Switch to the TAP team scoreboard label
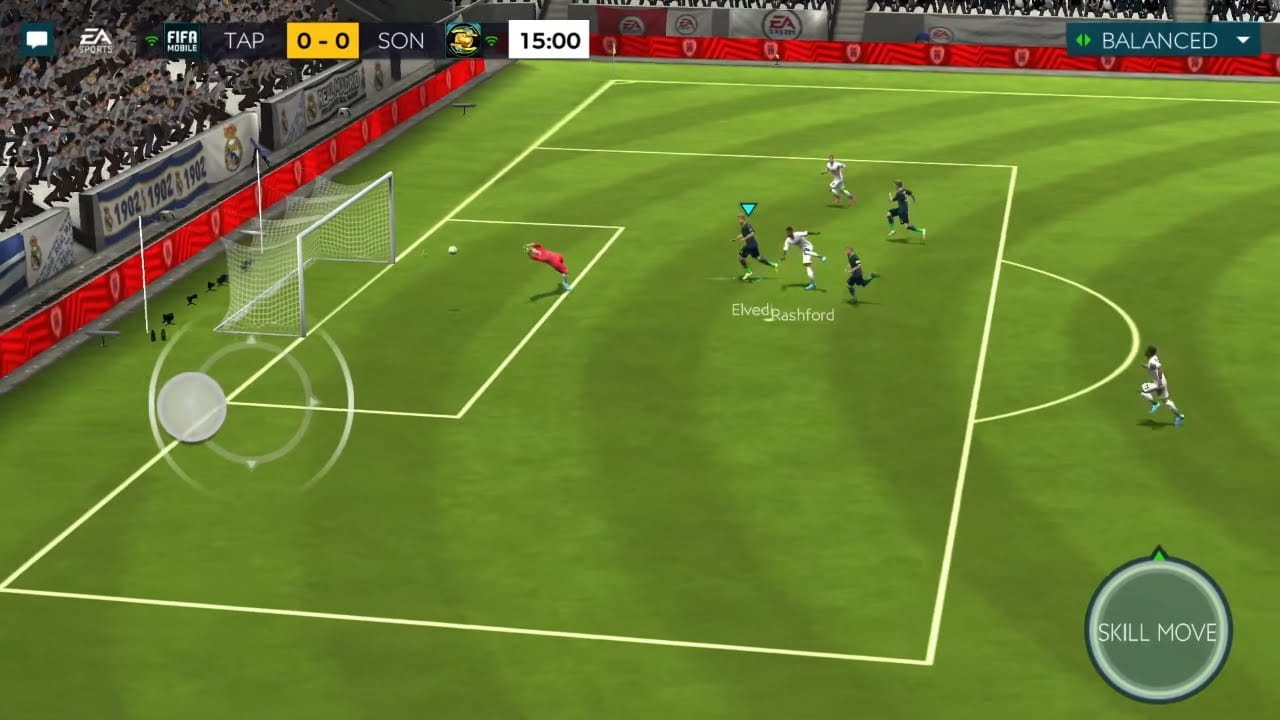The image size is (1280, 720). [243, 41]
